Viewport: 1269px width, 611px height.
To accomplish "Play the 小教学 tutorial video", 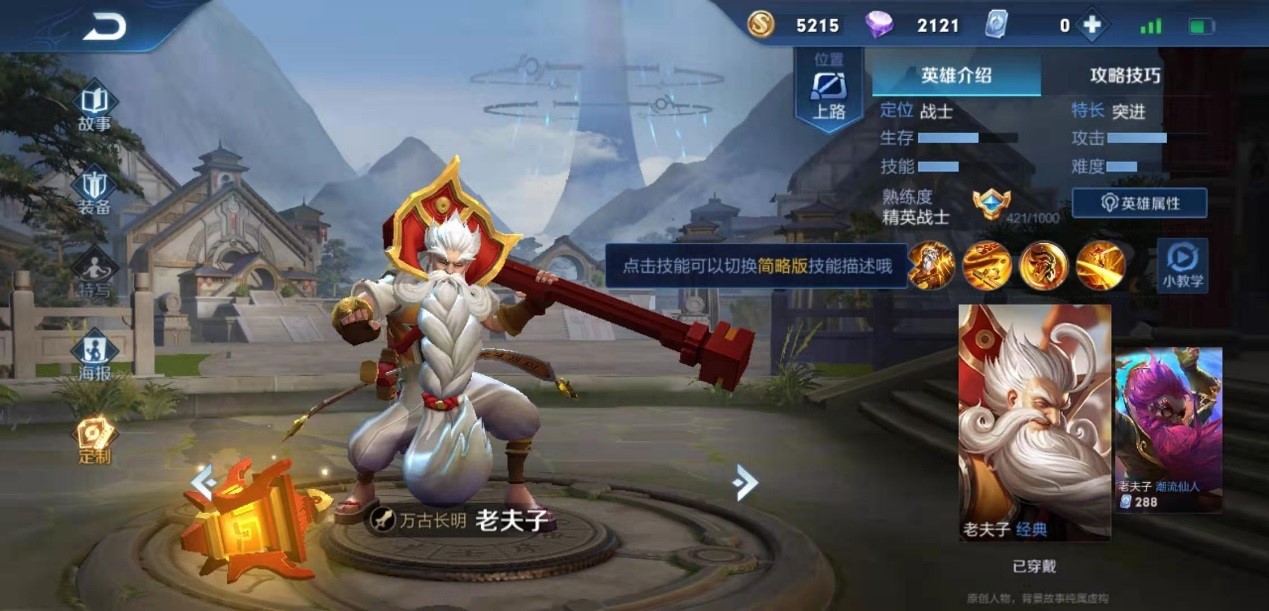I will (x=1182, y=265).
